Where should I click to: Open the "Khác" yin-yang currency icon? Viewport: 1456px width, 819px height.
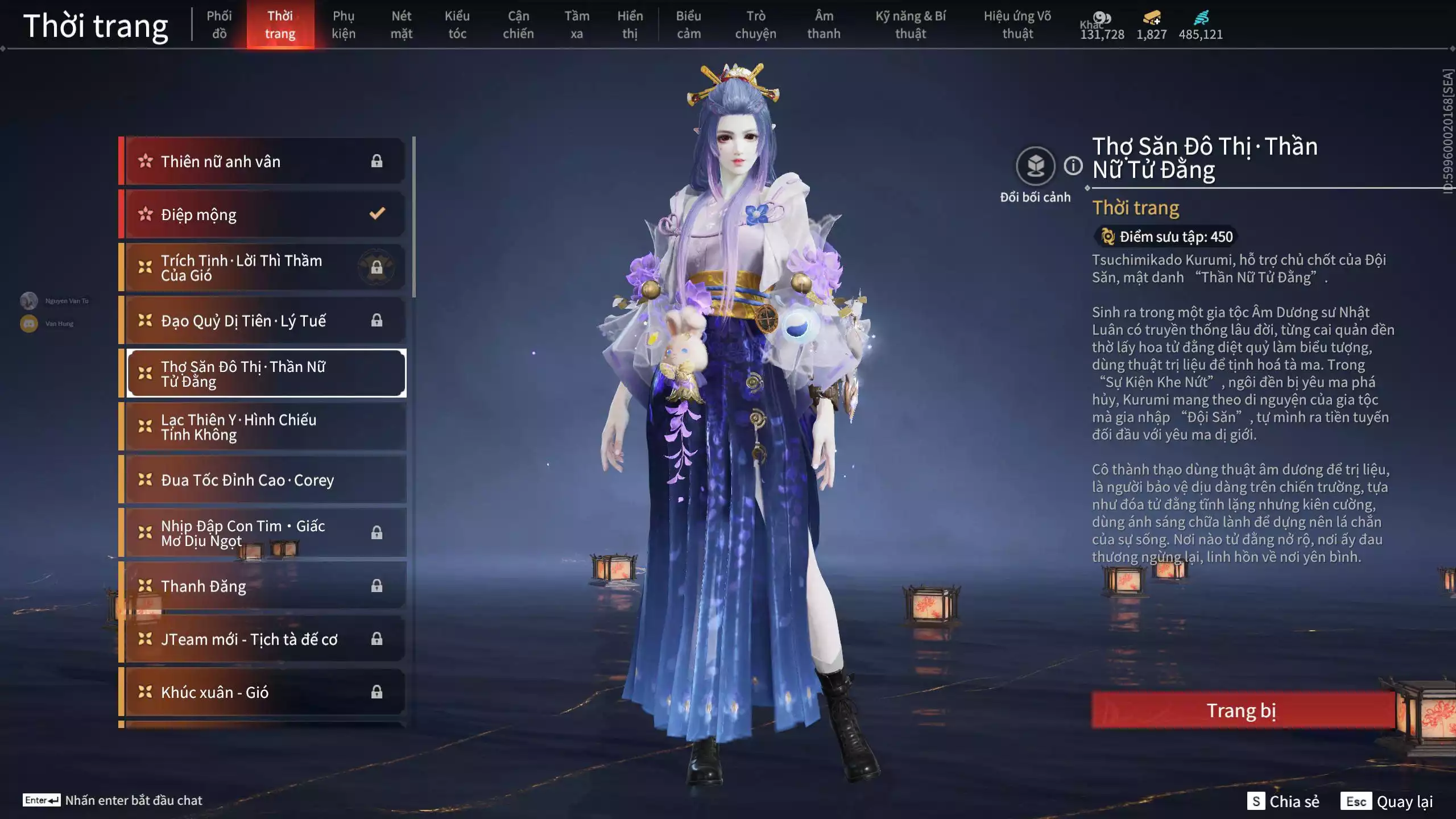pyautogui.click(x=1102, y=17)
